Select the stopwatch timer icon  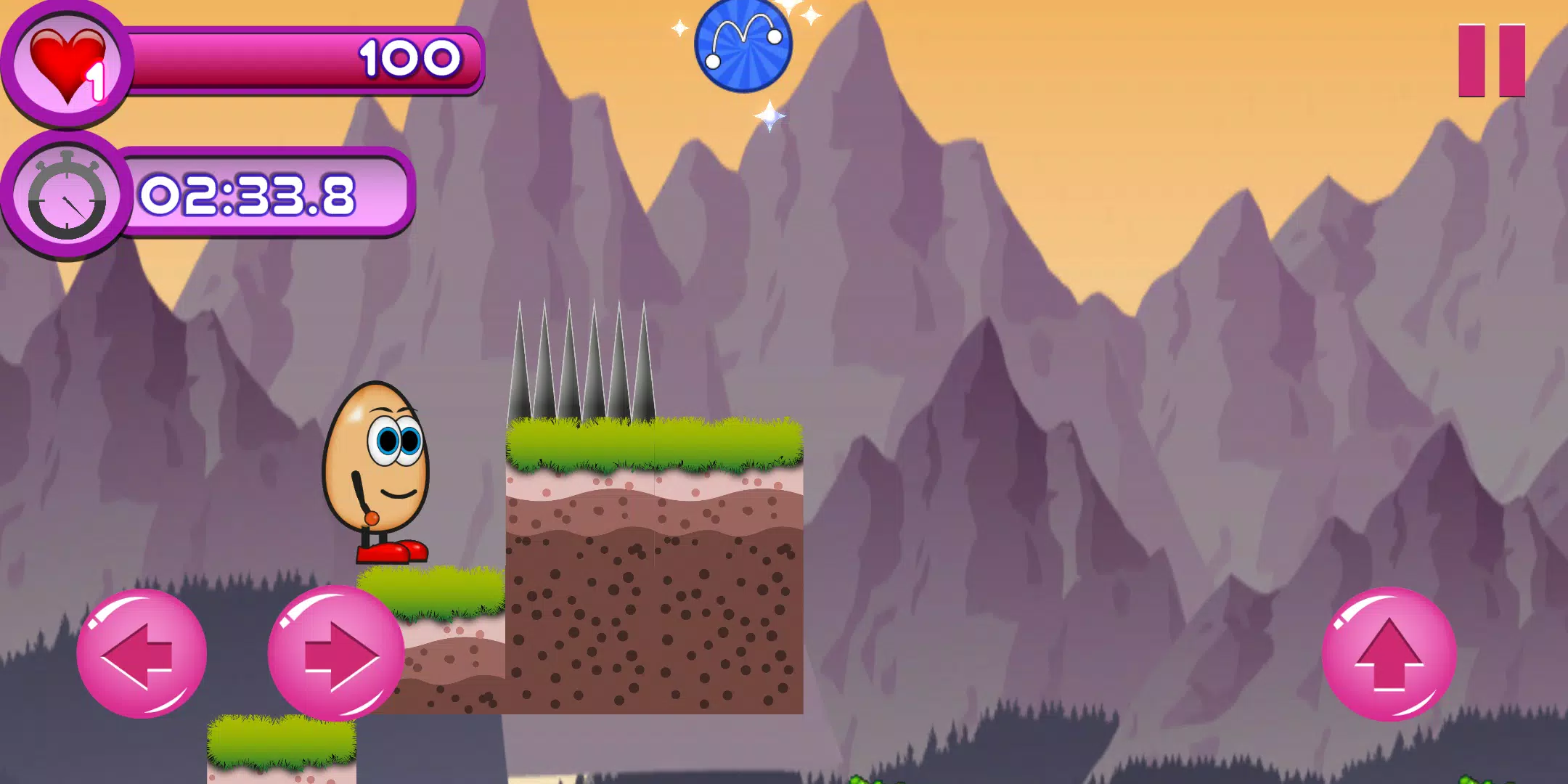tap(65, 196)
